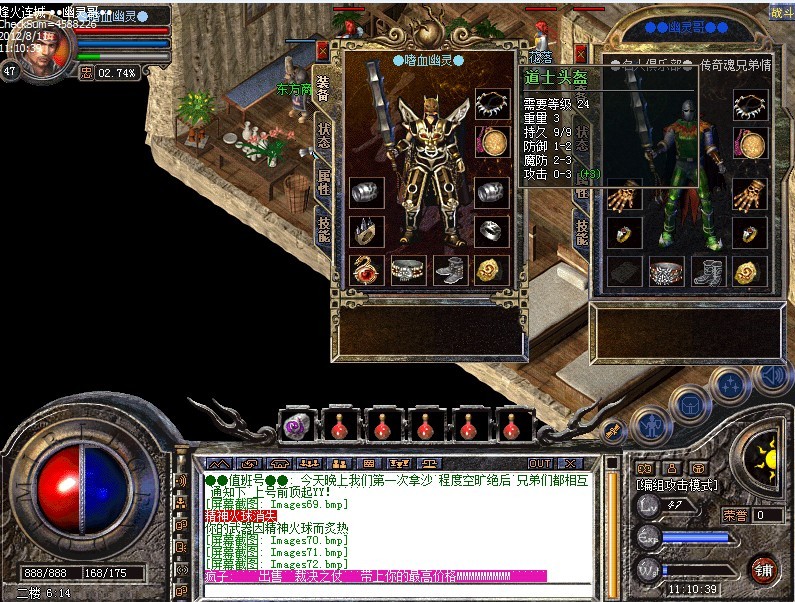
Task: Select the 装备 tab in 嗜血幽灵's window
Action: click(323, 88)
